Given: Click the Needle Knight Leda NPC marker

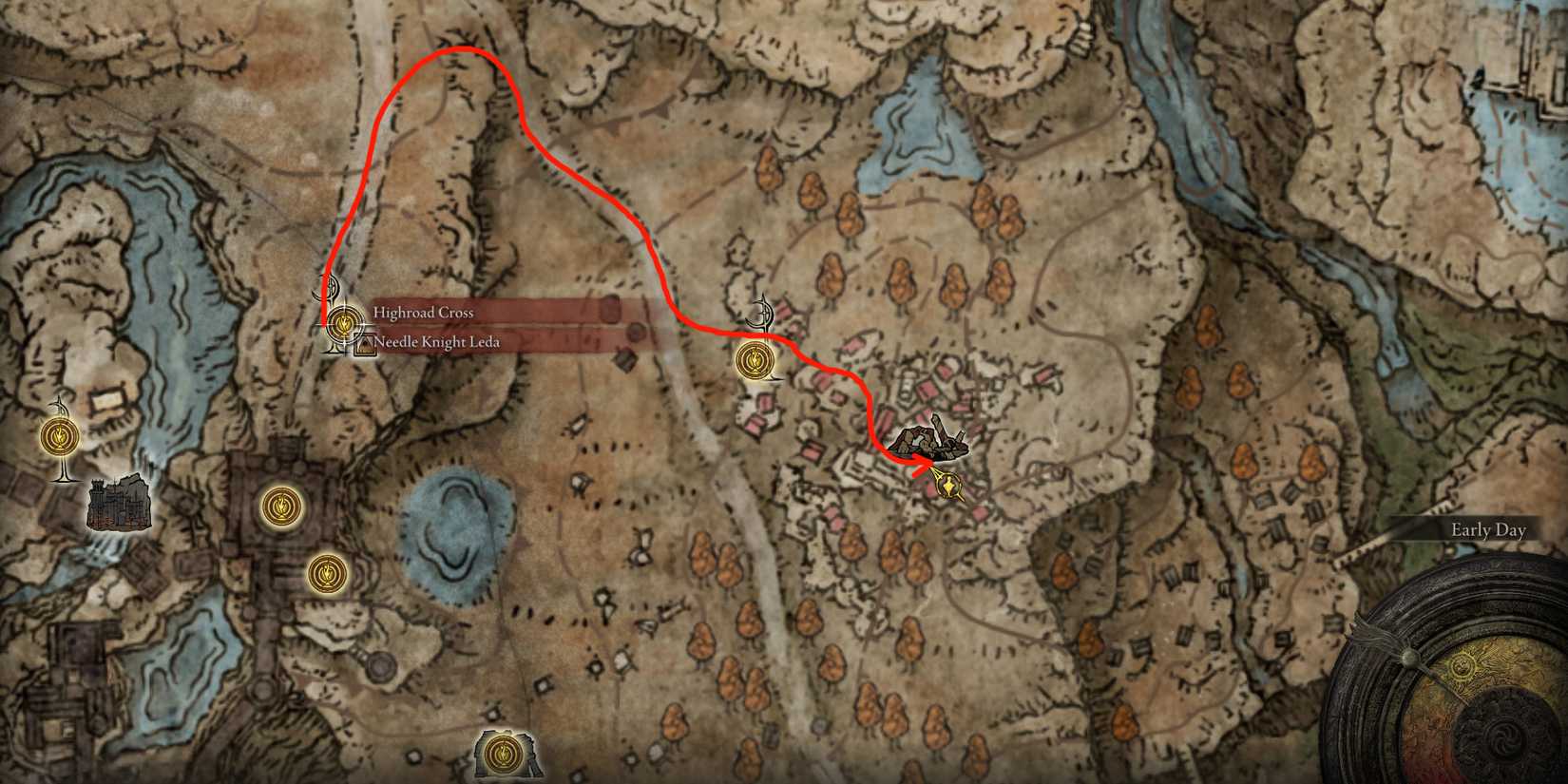Looking at the screenshot, I should [x=364, y=344].
